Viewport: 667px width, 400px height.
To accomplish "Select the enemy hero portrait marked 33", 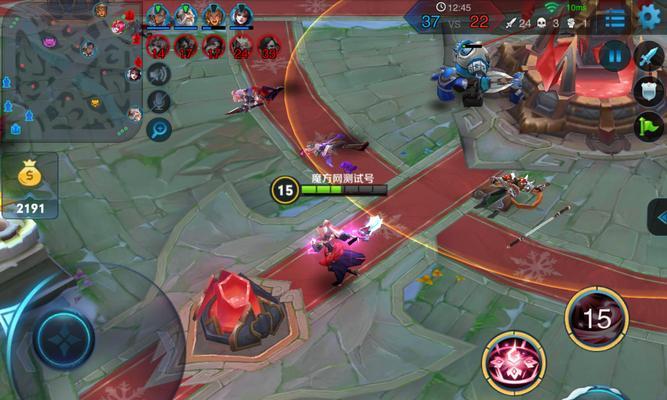I will pos(270,45).
